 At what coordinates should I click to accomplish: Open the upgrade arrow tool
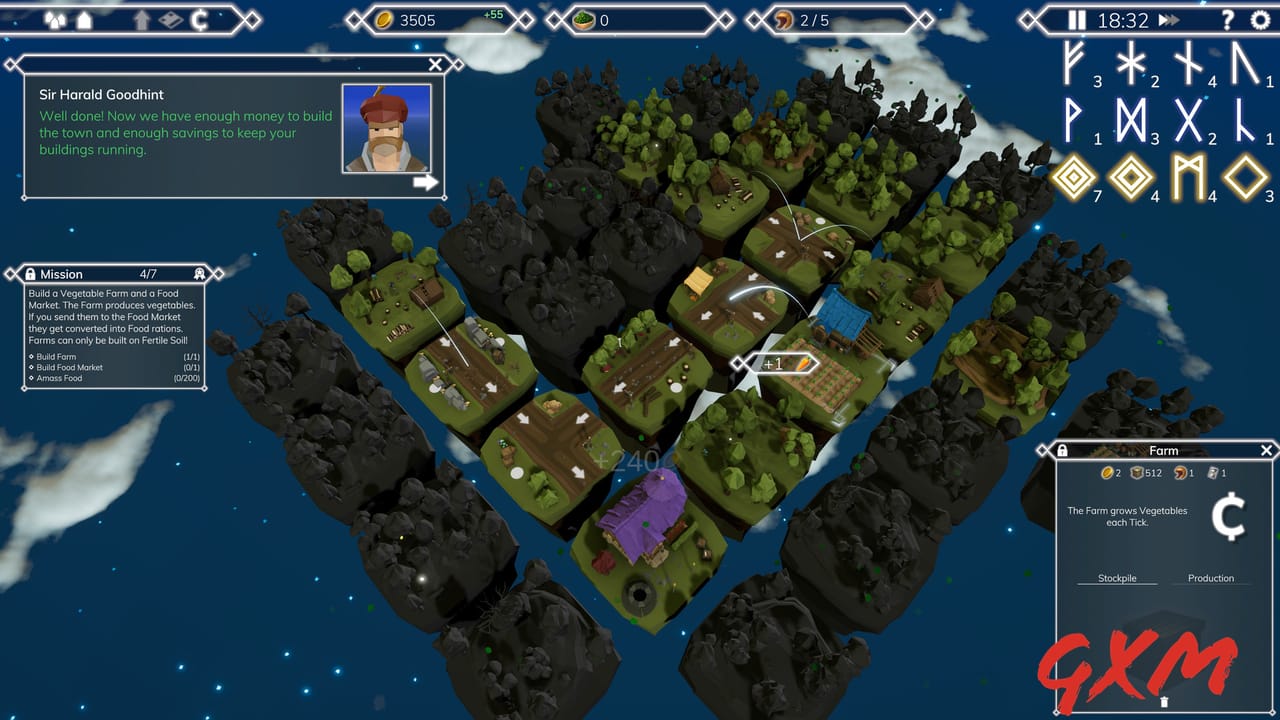pyautogui.click(x=142, y=19)
